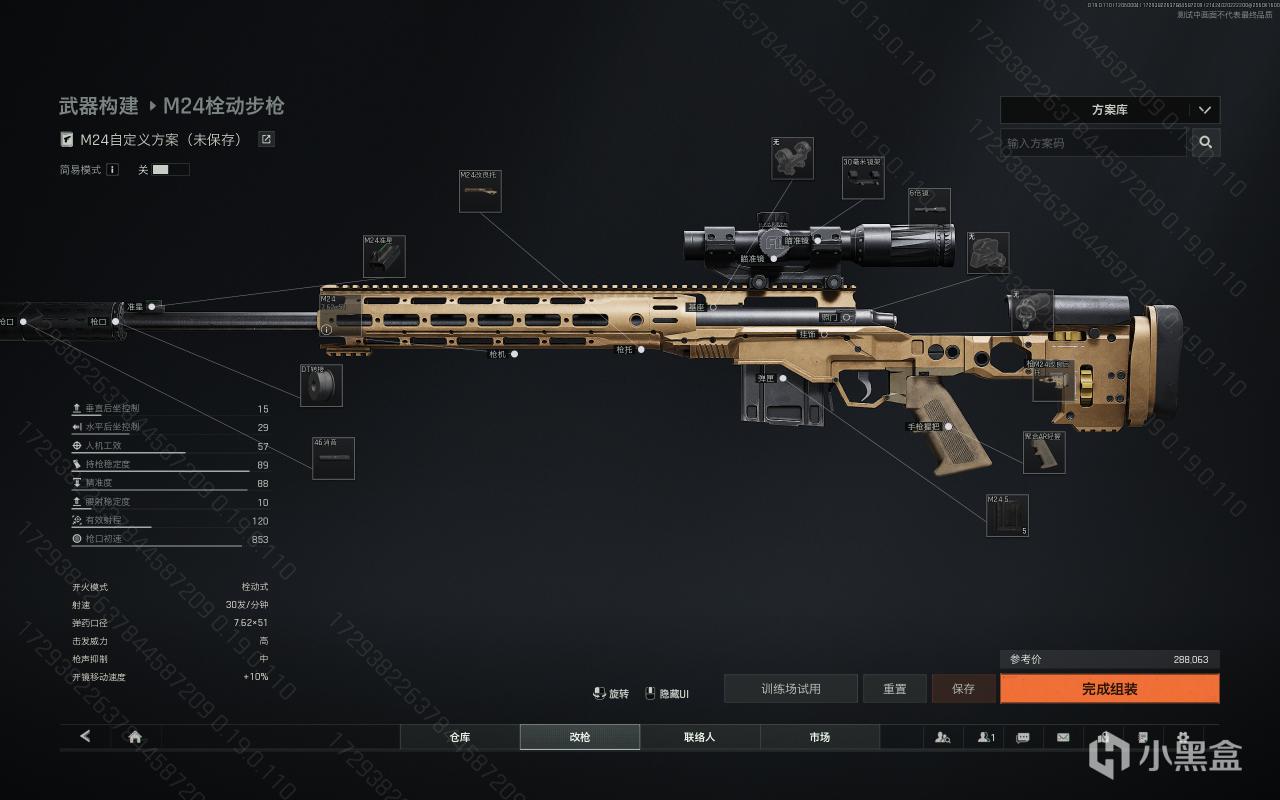Select the DT转接 muzzle adapter slot
1280x800 pixels.
321,386
